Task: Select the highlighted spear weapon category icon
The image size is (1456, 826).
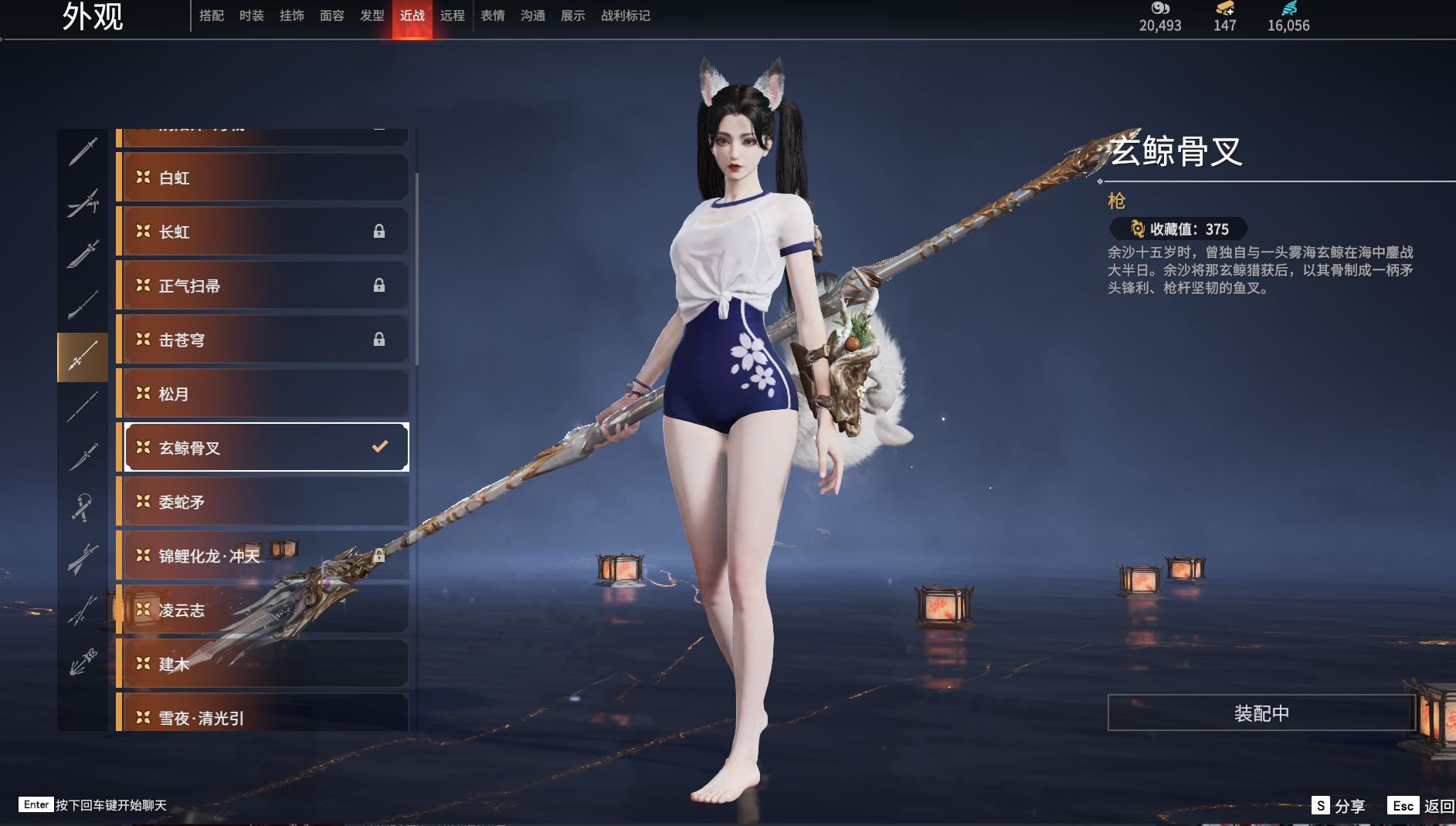Action: tap(83, 357)
